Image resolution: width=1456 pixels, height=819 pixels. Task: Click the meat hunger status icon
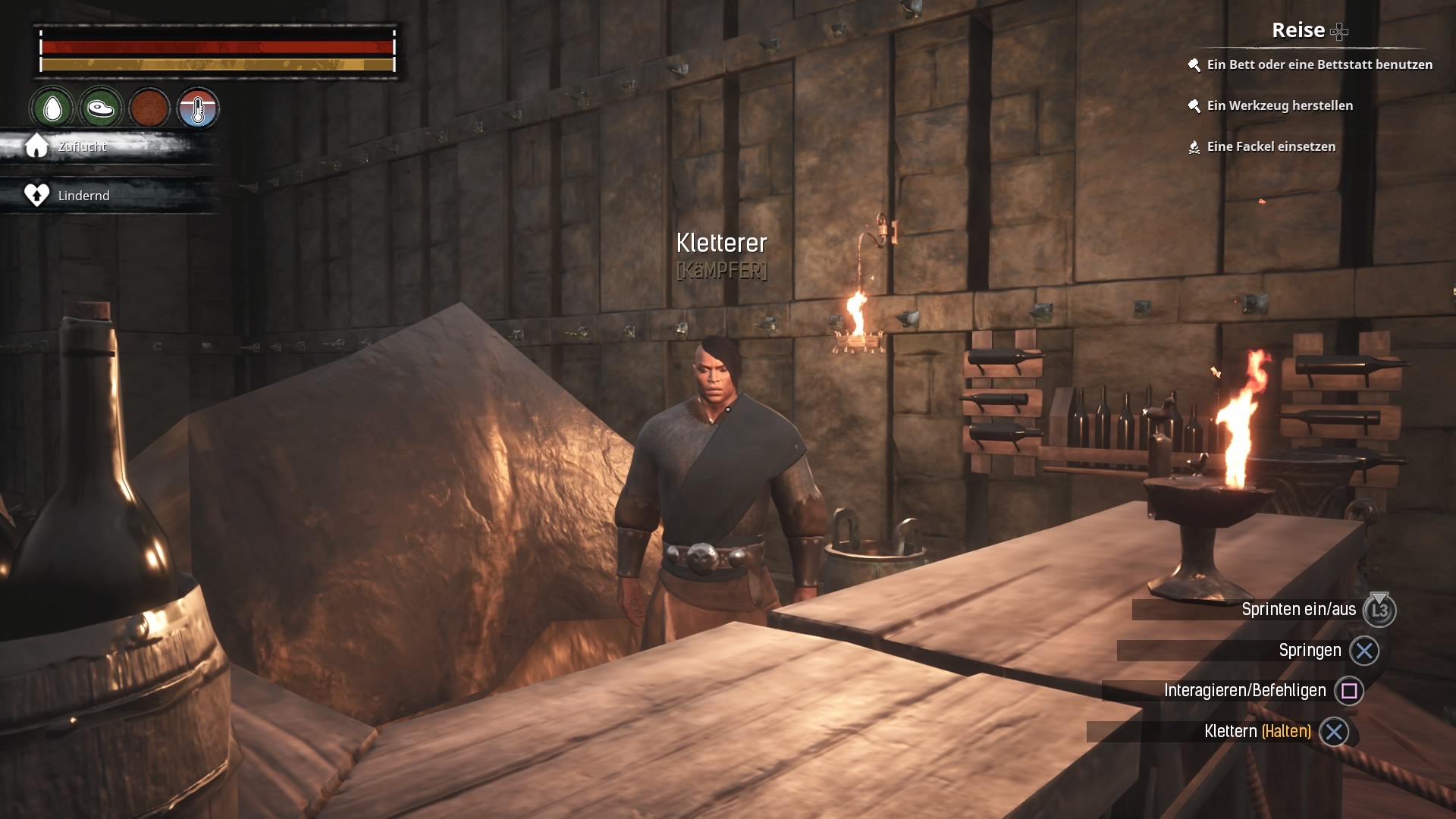pyautogui.click(x=100, y=108)
